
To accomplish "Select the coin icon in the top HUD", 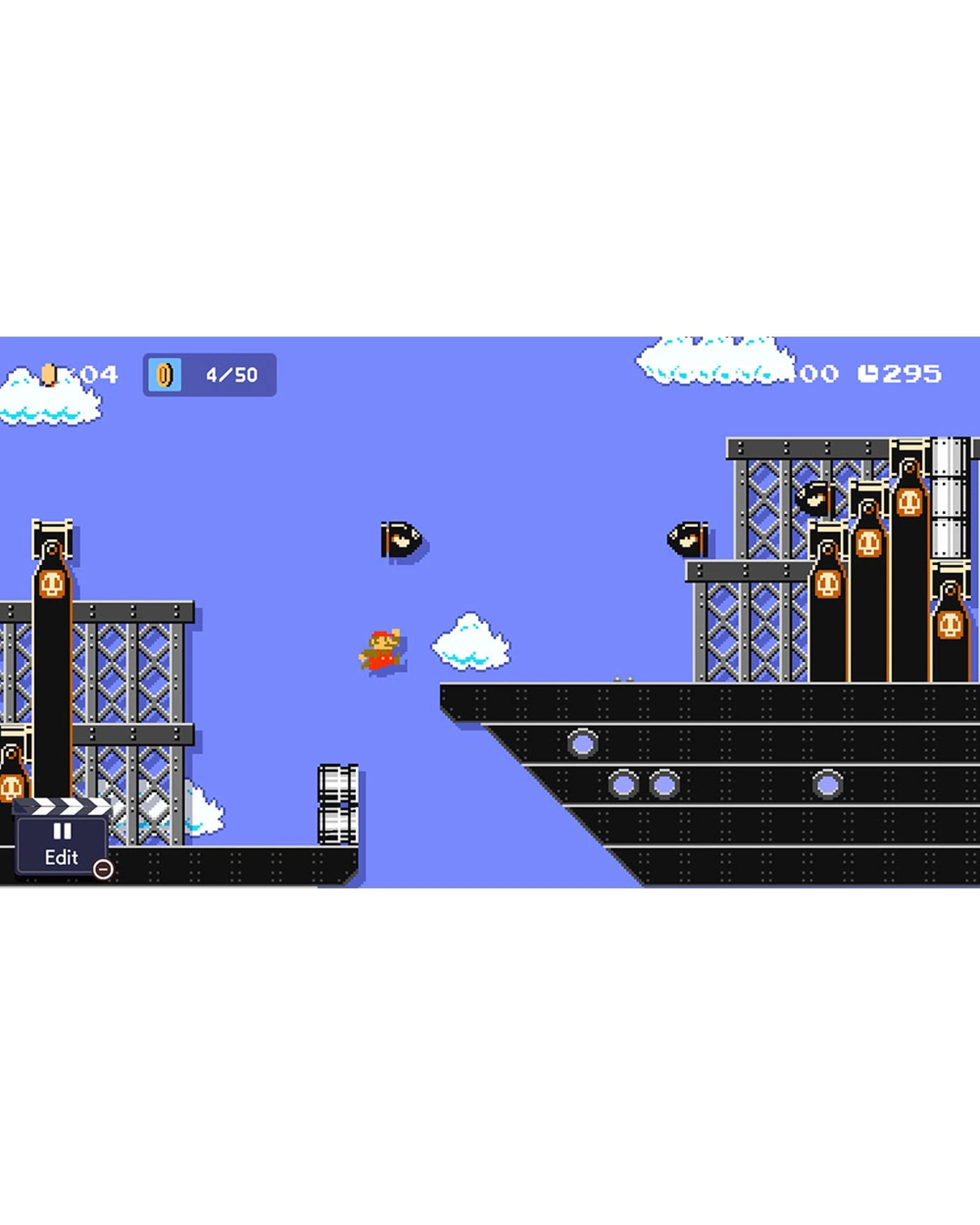I will [165, 375].
